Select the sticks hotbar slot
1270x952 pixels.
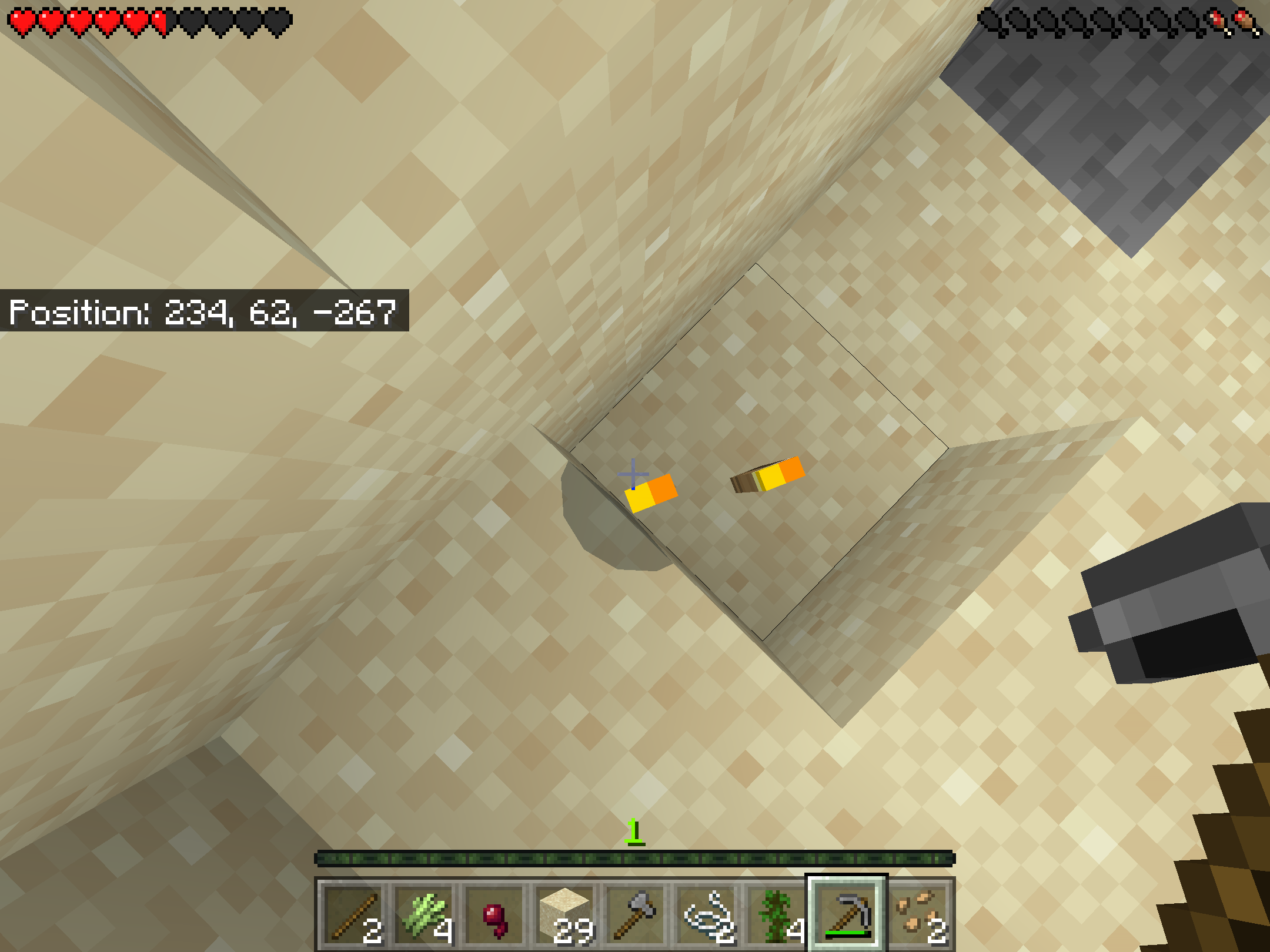coord(352,914)
